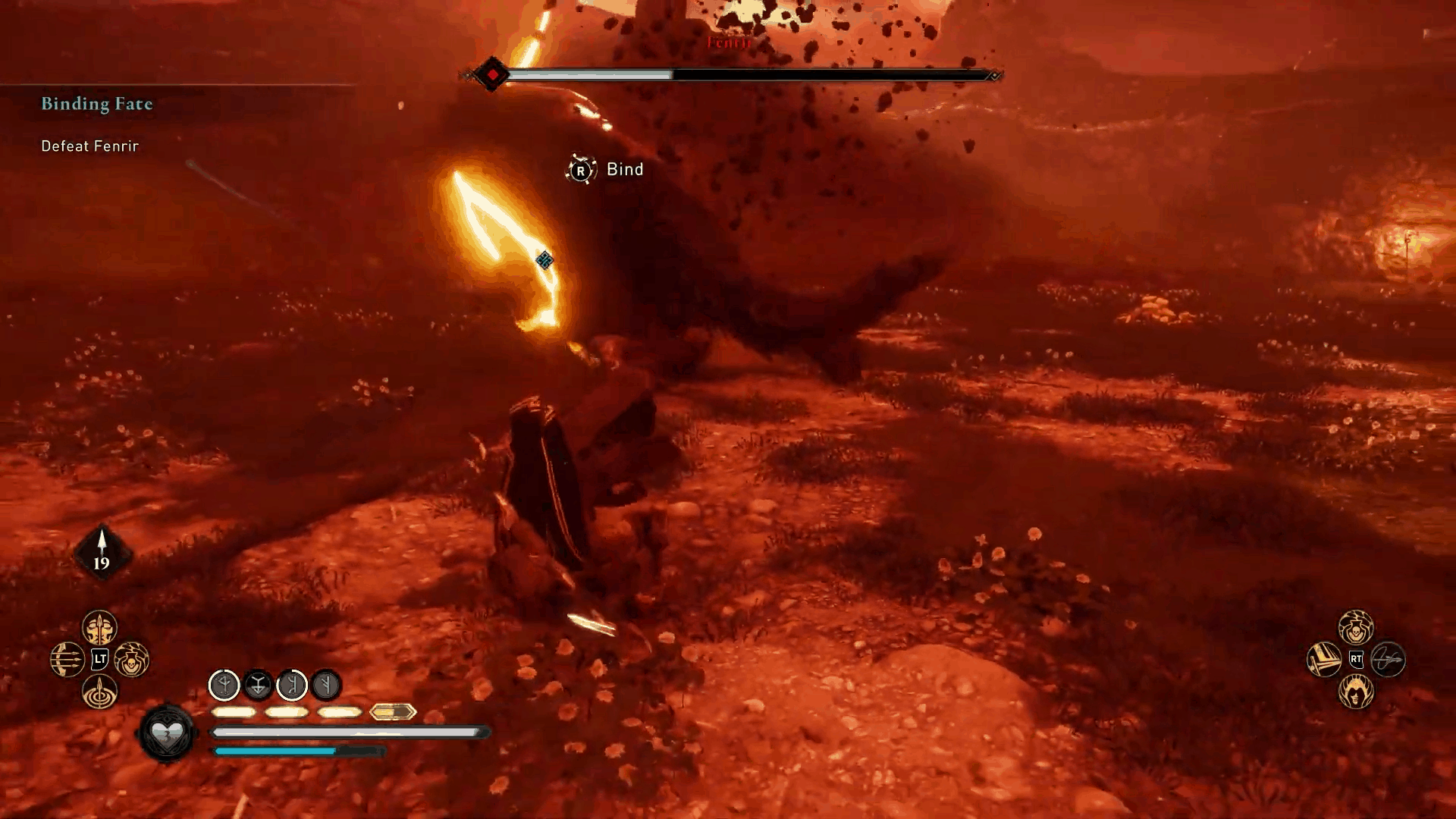Select the throwing axe ability on the RT wheel
Viewport: 1456px width, 819px height.
click(1323, 660)
